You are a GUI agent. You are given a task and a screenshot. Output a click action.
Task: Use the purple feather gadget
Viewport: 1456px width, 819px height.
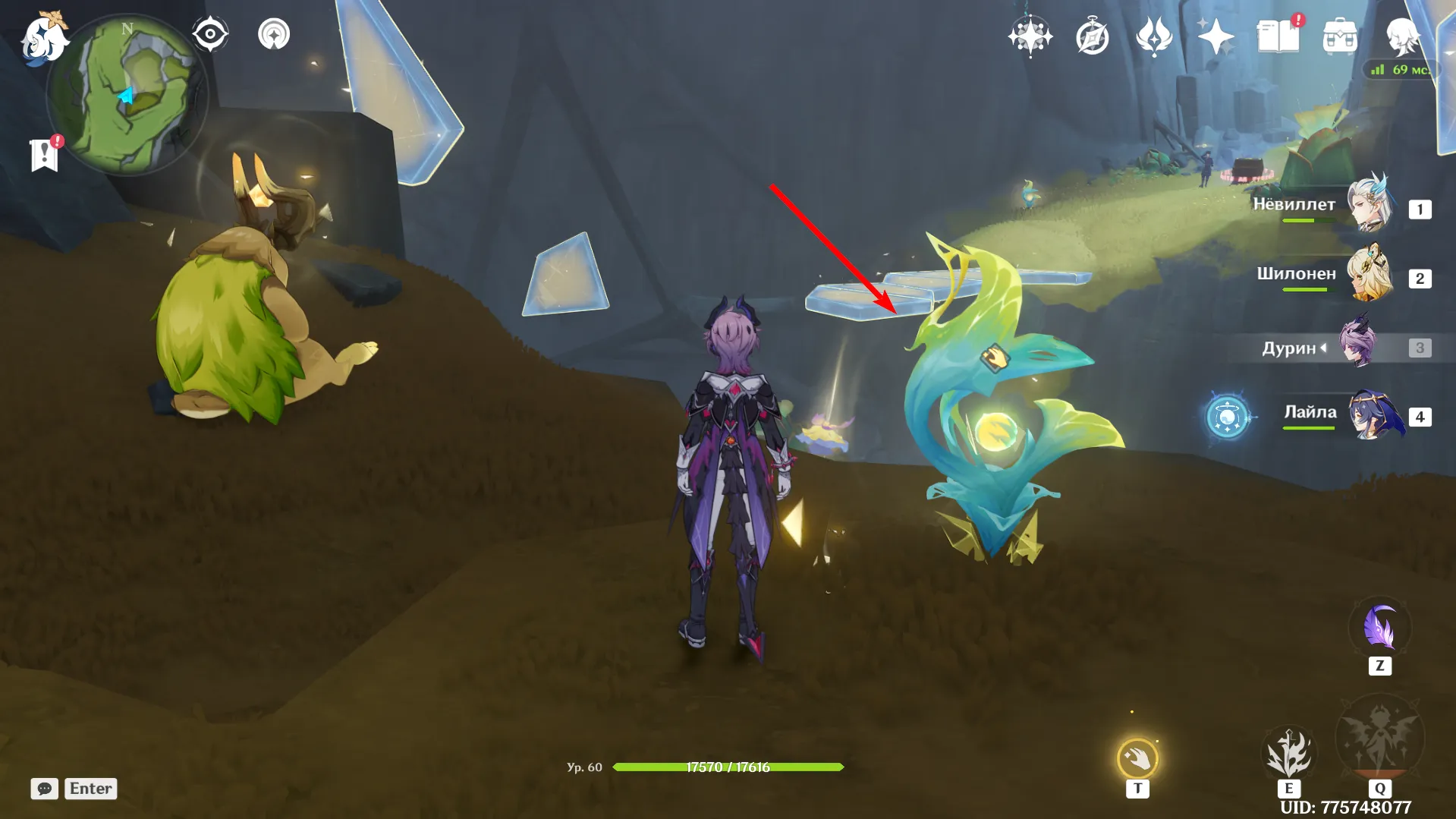[x=1379, y=628]
